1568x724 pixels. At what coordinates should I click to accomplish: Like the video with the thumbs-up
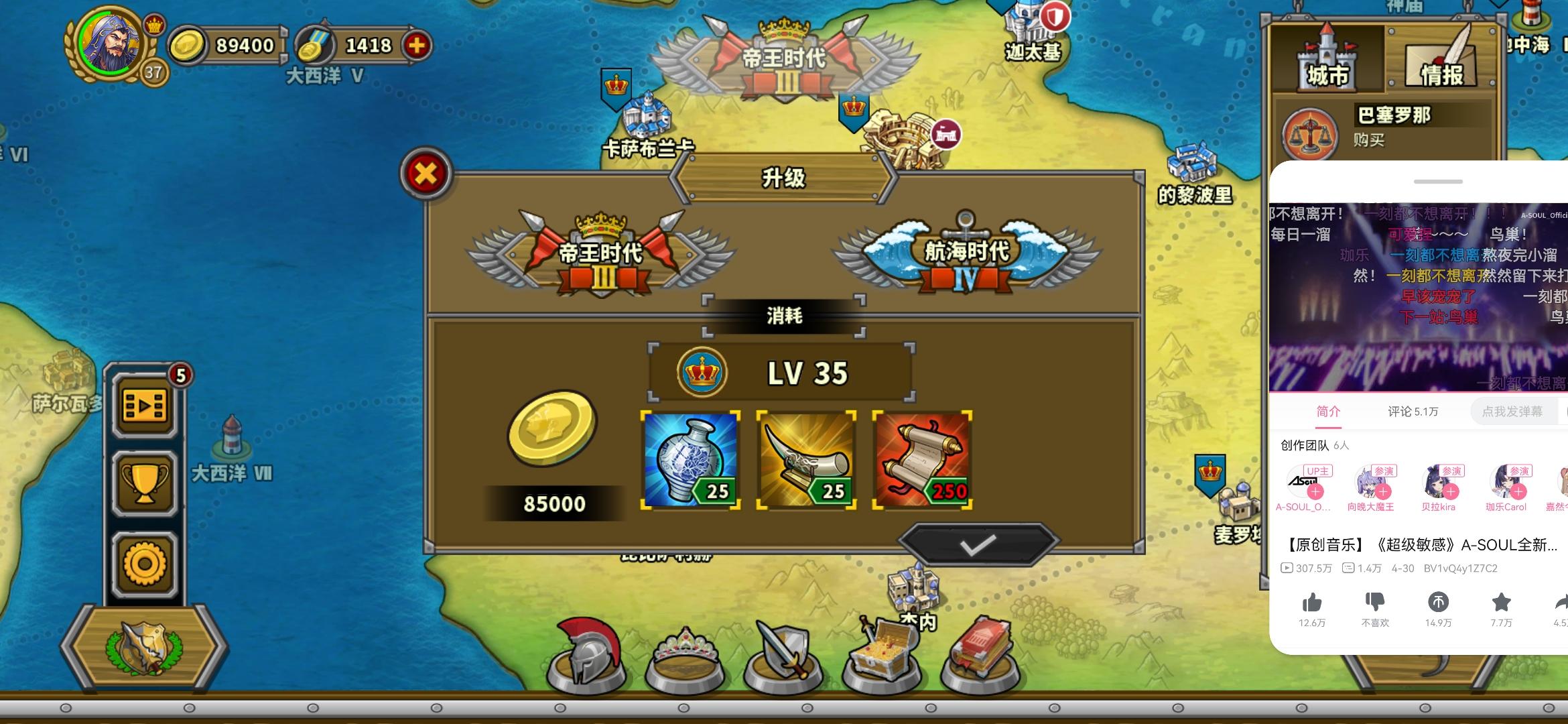click(1313, 603)
